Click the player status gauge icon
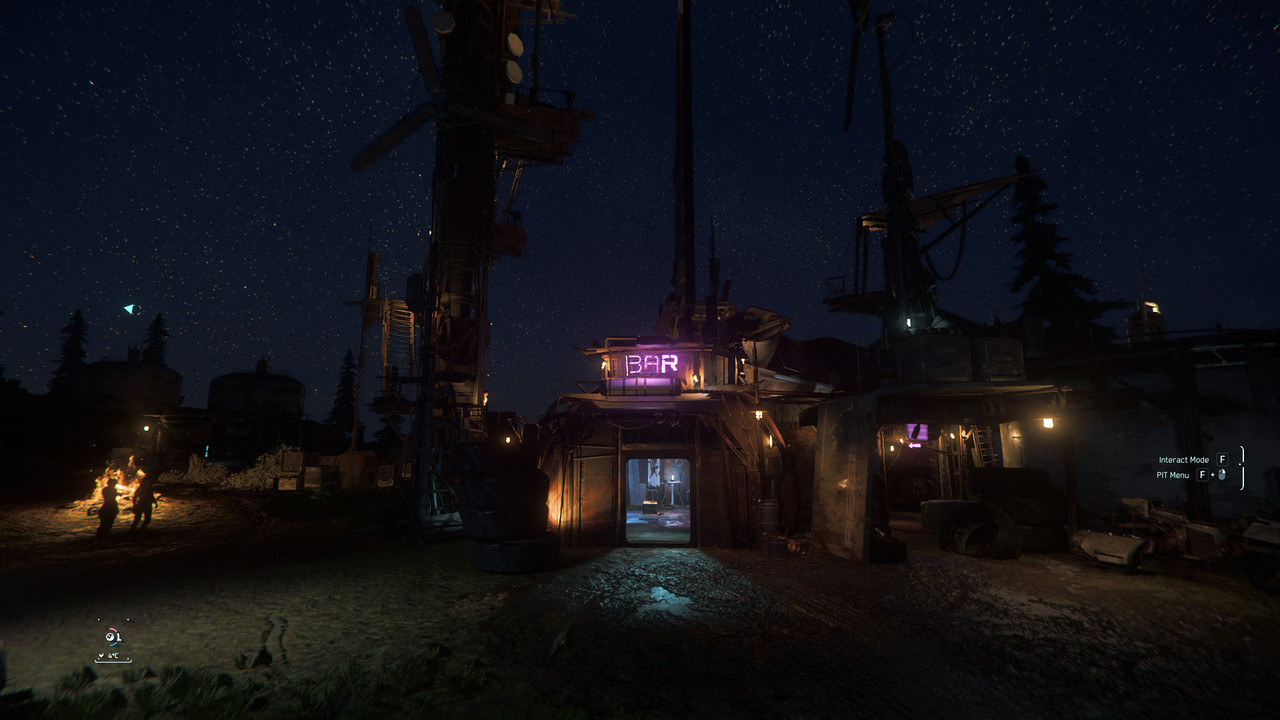 113,637
